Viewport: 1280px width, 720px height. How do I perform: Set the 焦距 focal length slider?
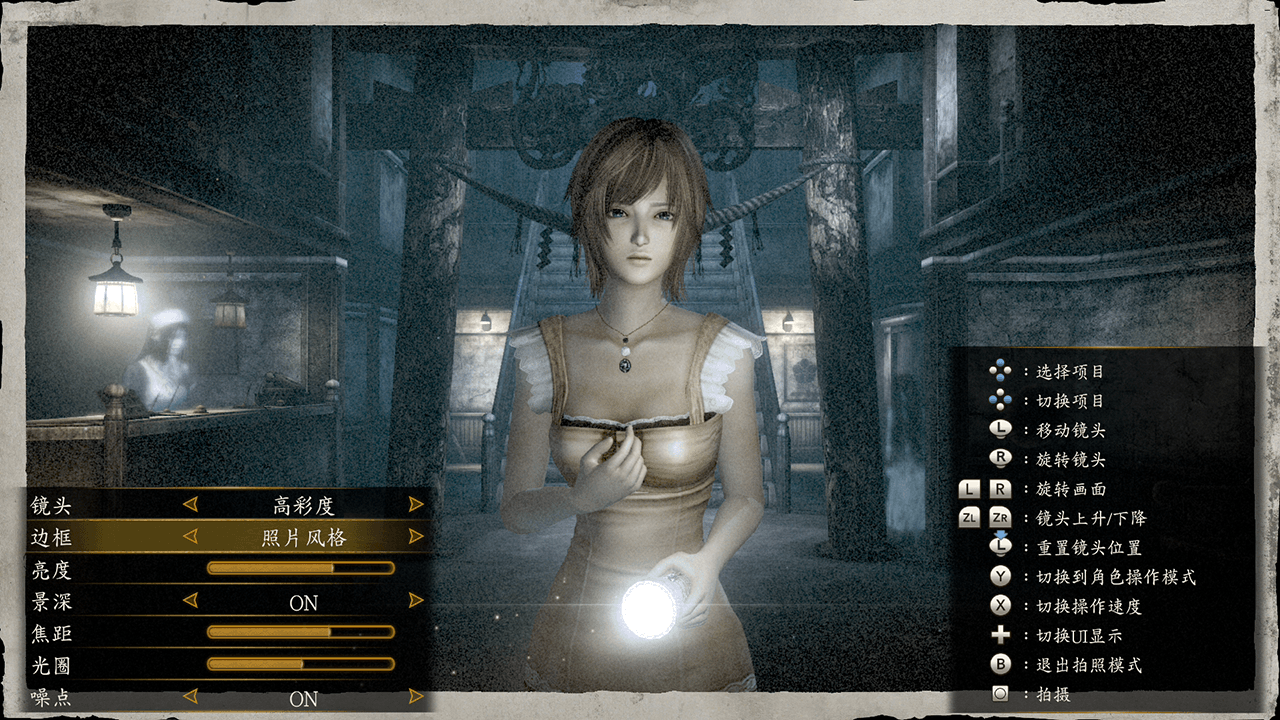(300, 632)
